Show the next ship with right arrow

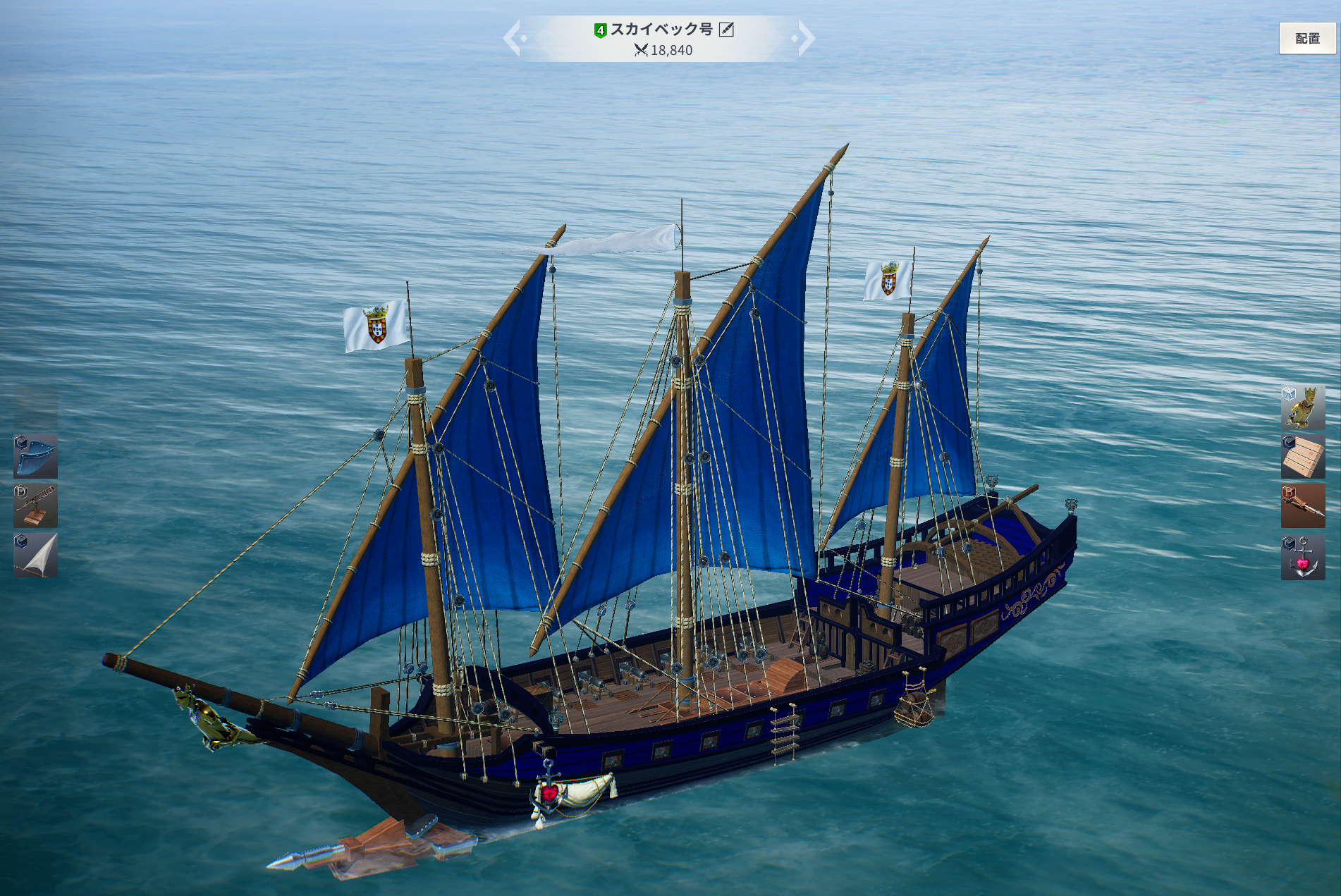tap(804, 38)
